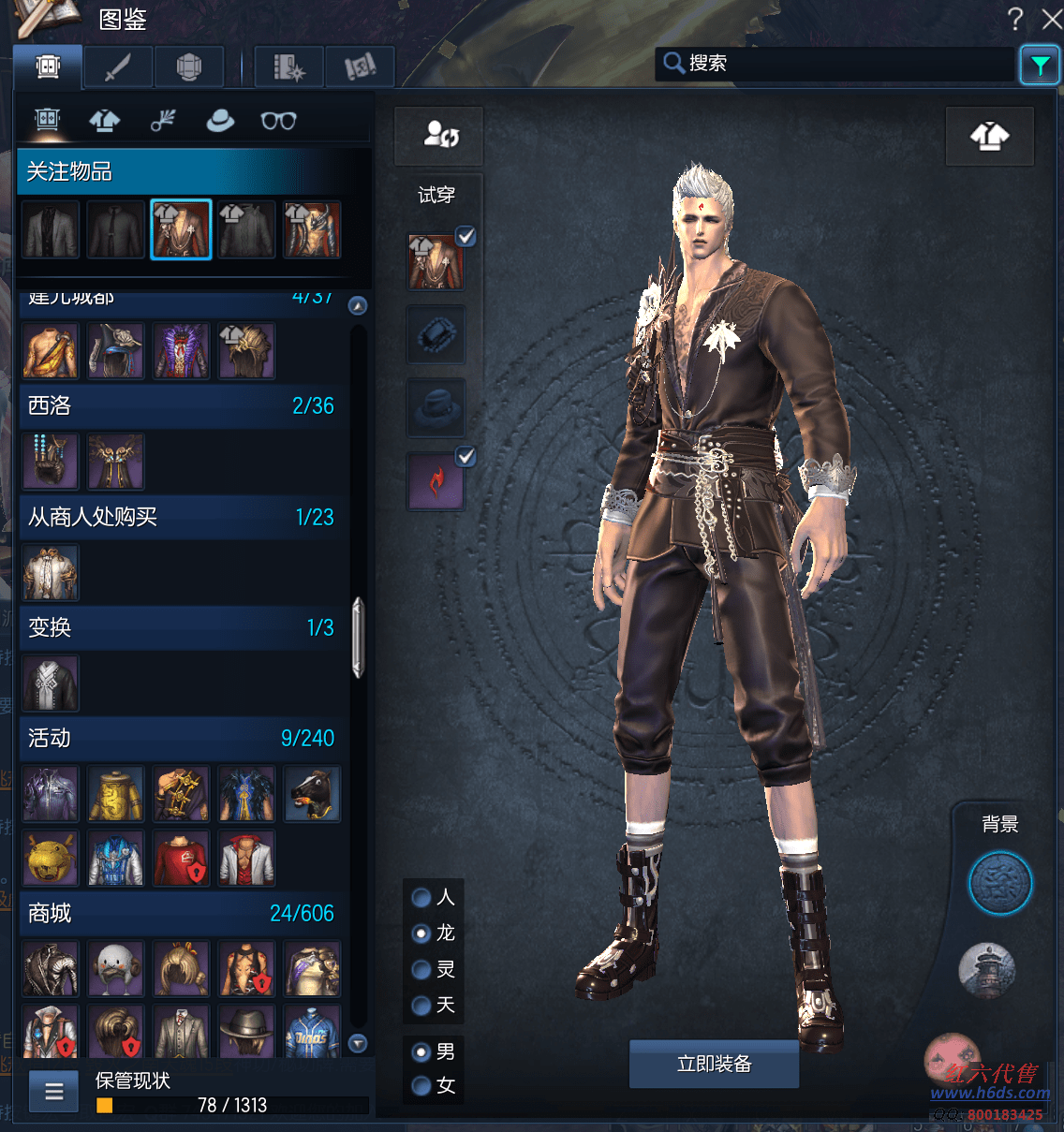Open the question mark help button
The width and height of the screenshot is (1064, 1132).
coord(1015,19)
